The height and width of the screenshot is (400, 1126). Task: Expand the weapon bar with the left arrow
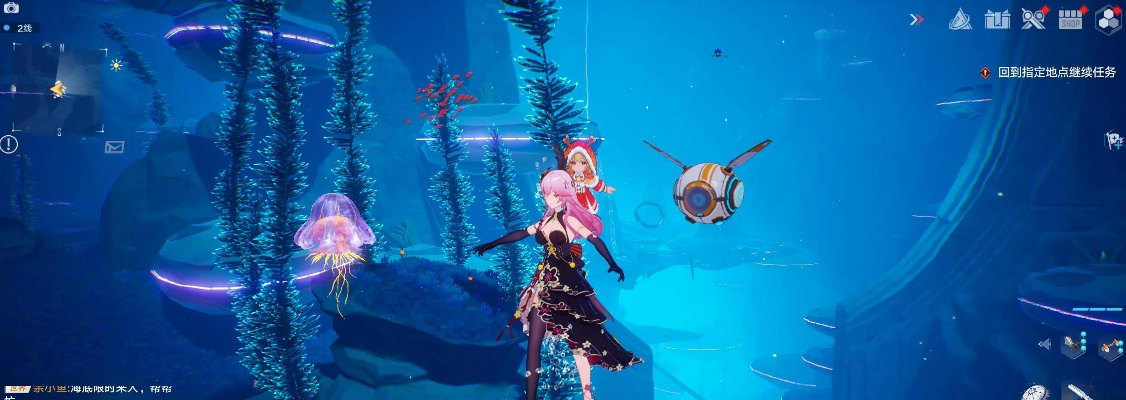pyautogui.click(x=1044, y=345)
